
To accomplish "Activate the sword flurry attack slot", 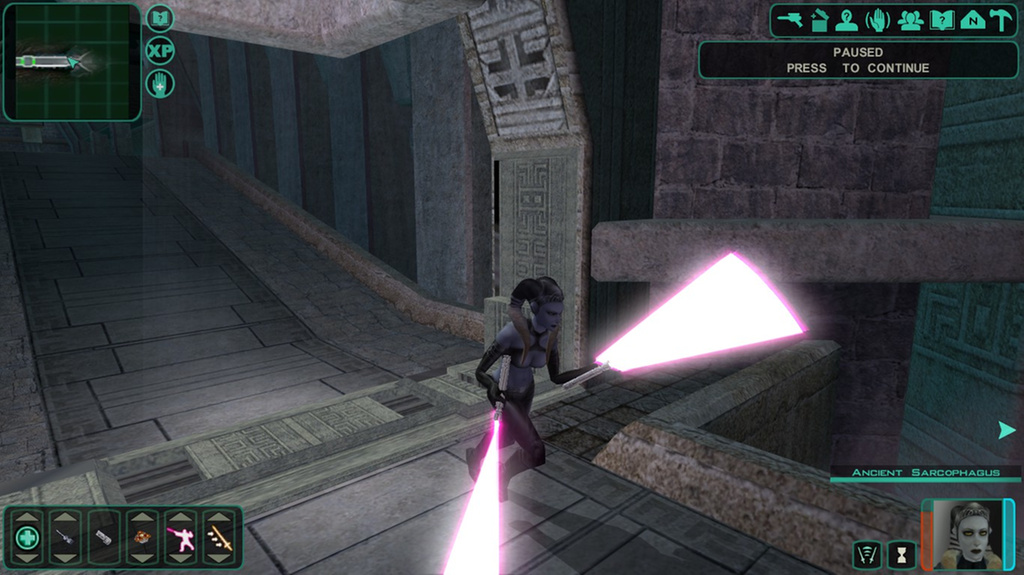I will tap(219, 538).
